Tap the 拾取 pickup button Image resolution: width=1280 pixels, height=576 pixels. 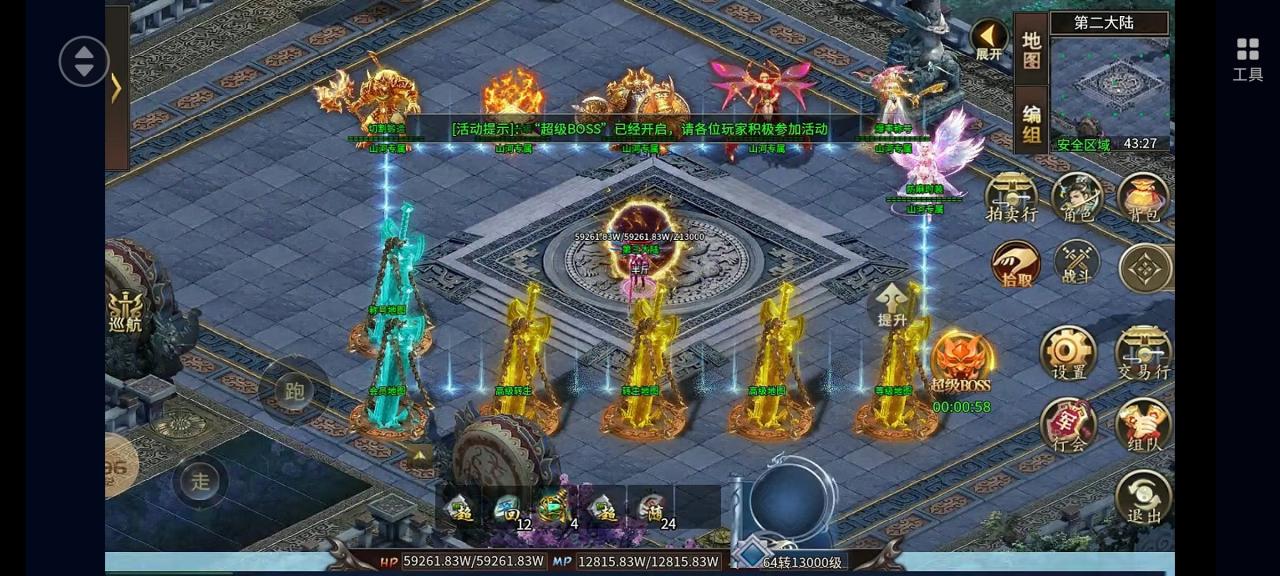1016,266
